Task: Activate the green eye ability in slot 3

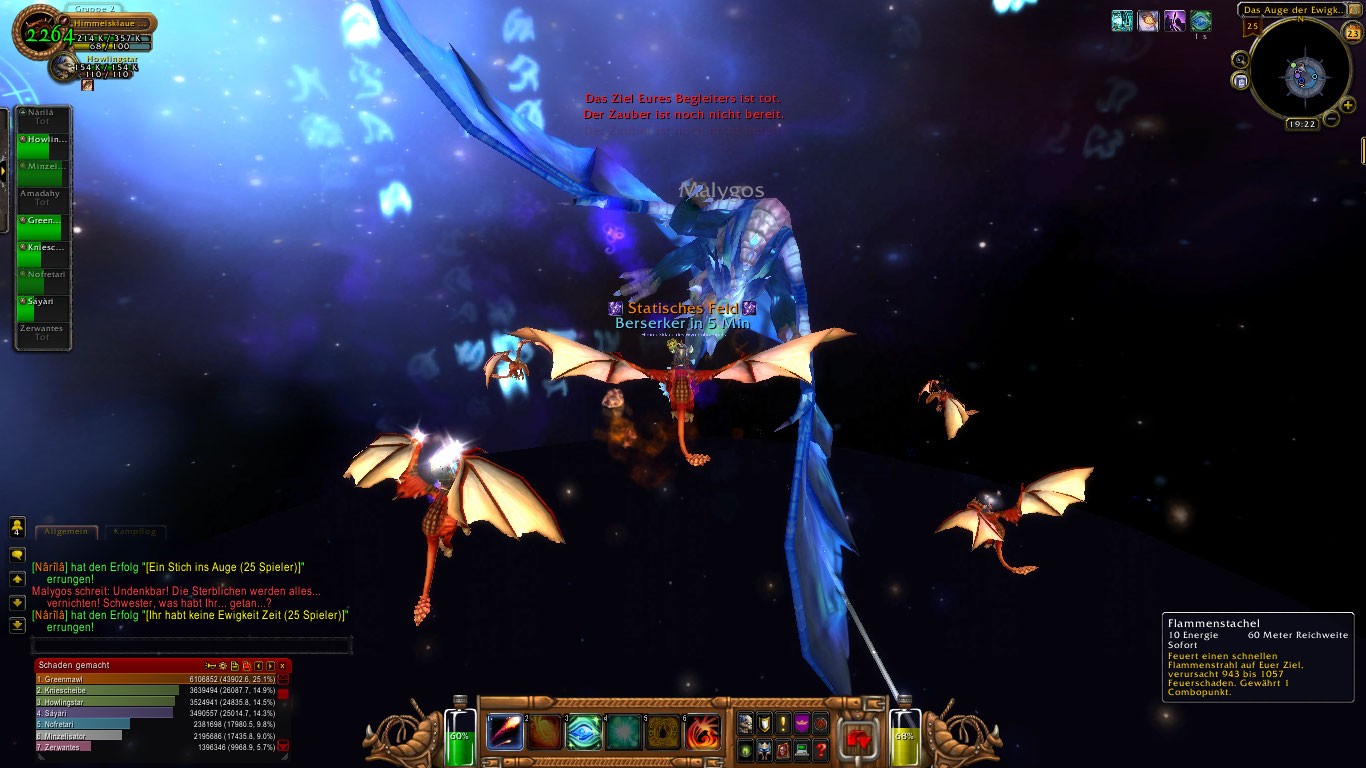Action: pos(585,732)
